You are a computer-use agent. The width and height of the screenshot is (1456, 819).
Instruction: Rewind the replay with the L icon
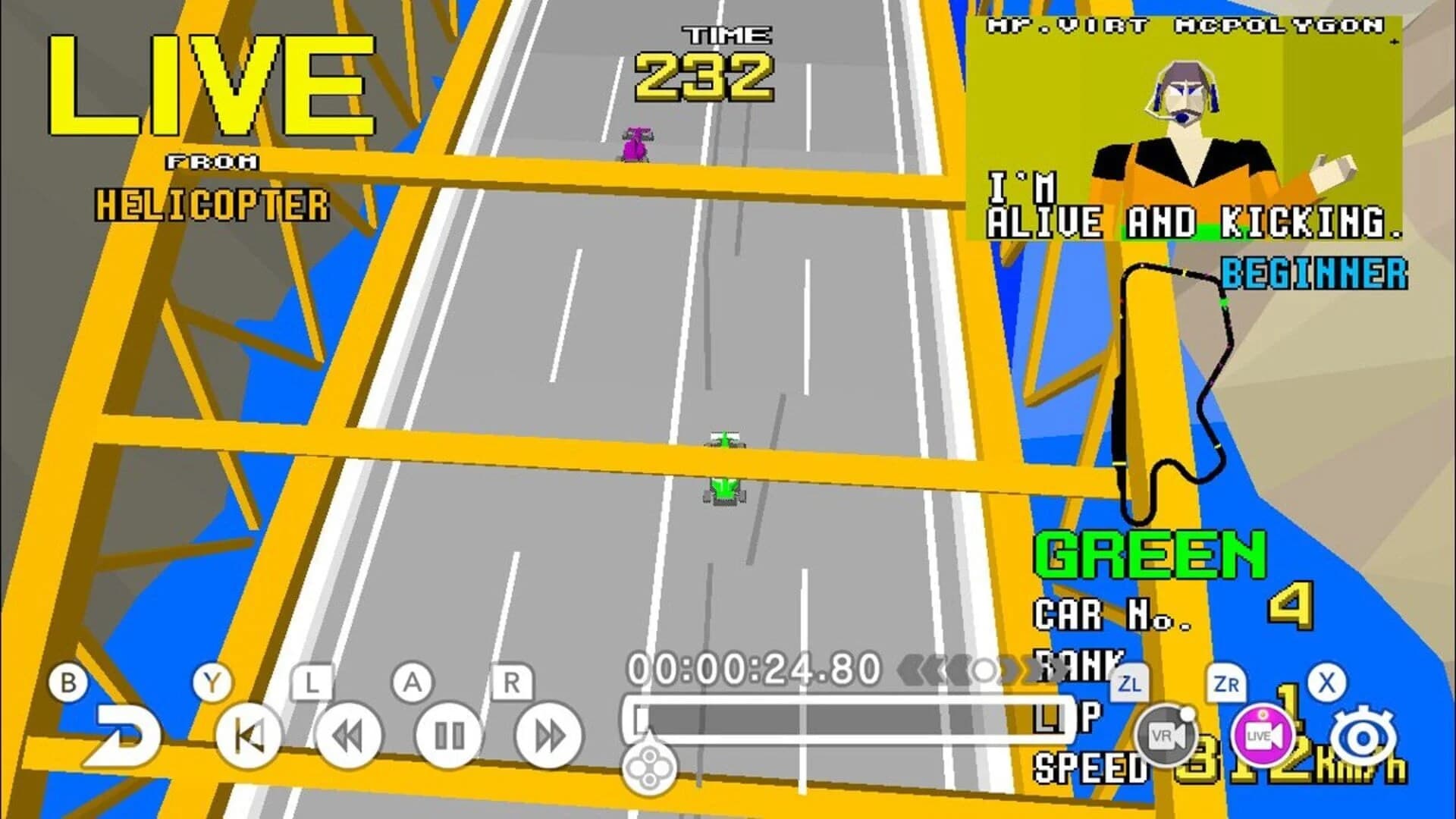(349, 735)
